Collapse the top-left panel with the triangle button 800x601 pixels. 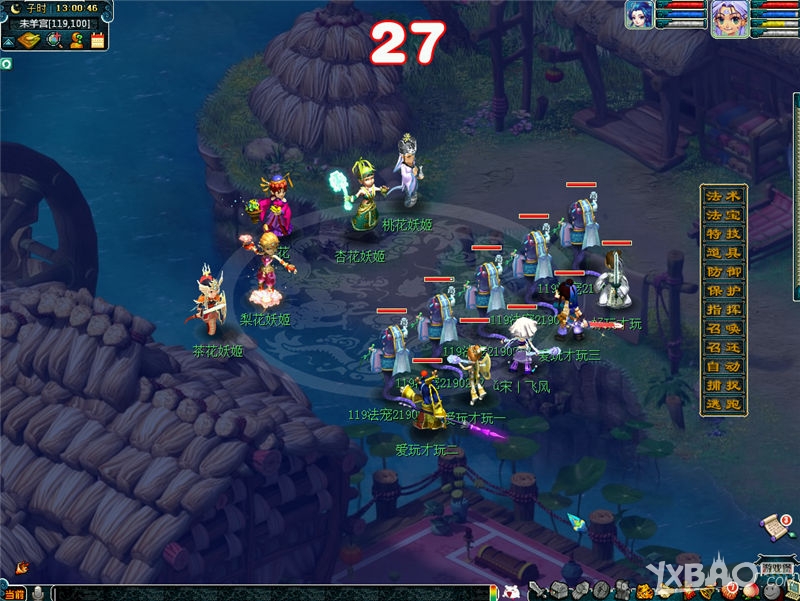[7, 42]
